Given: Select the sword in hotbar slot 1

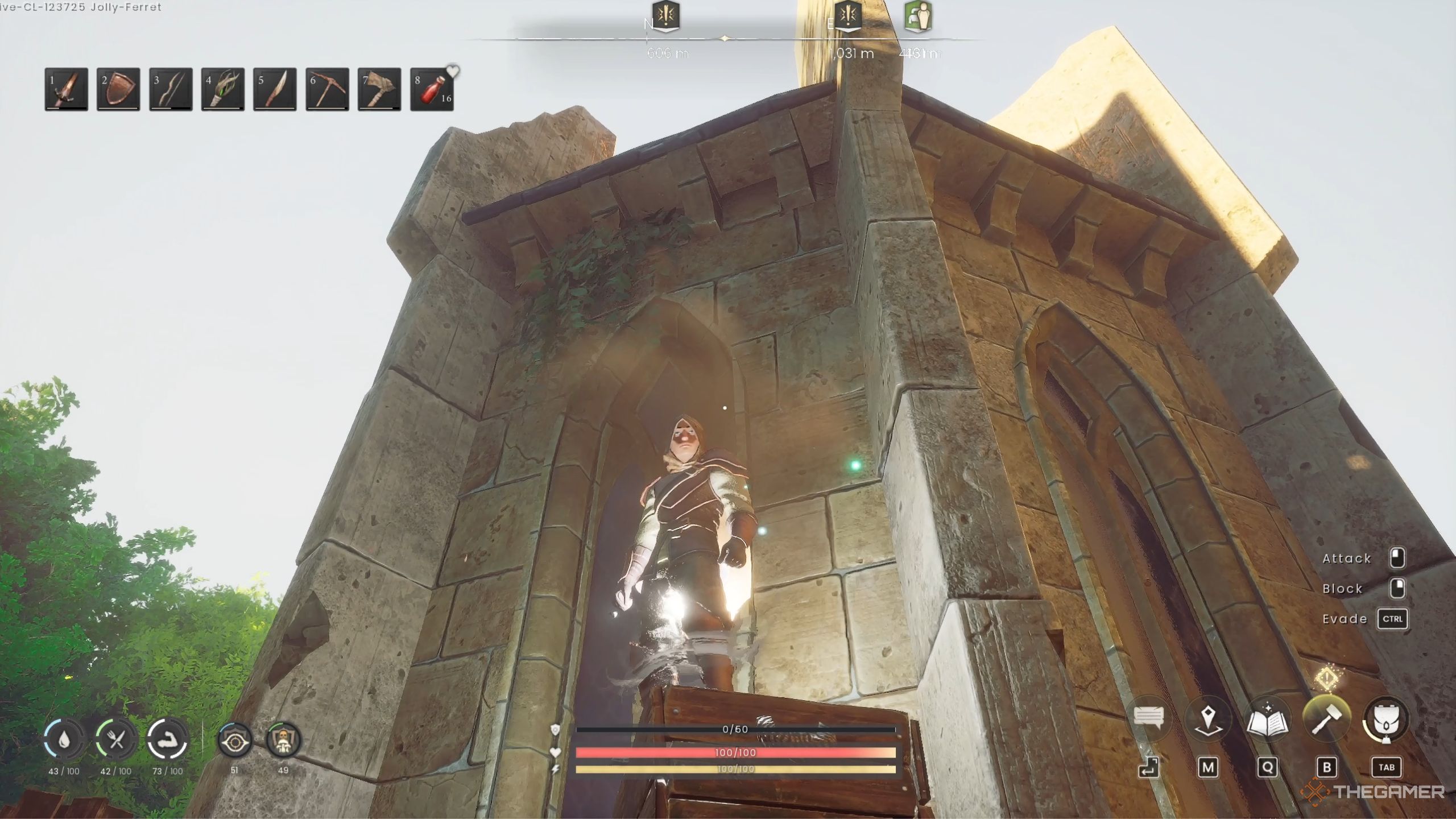Looking at the screenshot, I should click(x=67, y=89).
